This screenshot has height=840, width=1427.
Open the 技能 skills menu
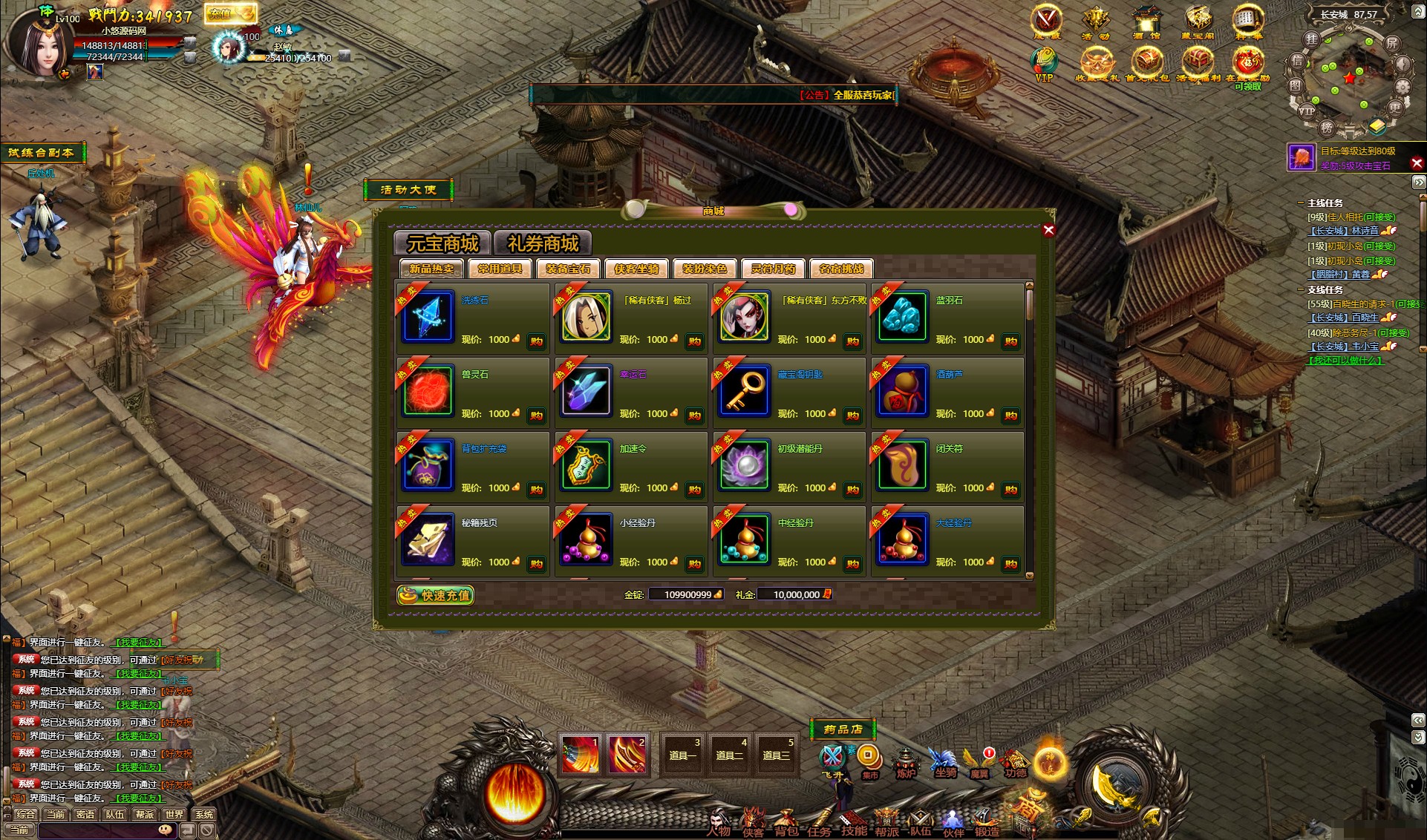click(854, 825)
